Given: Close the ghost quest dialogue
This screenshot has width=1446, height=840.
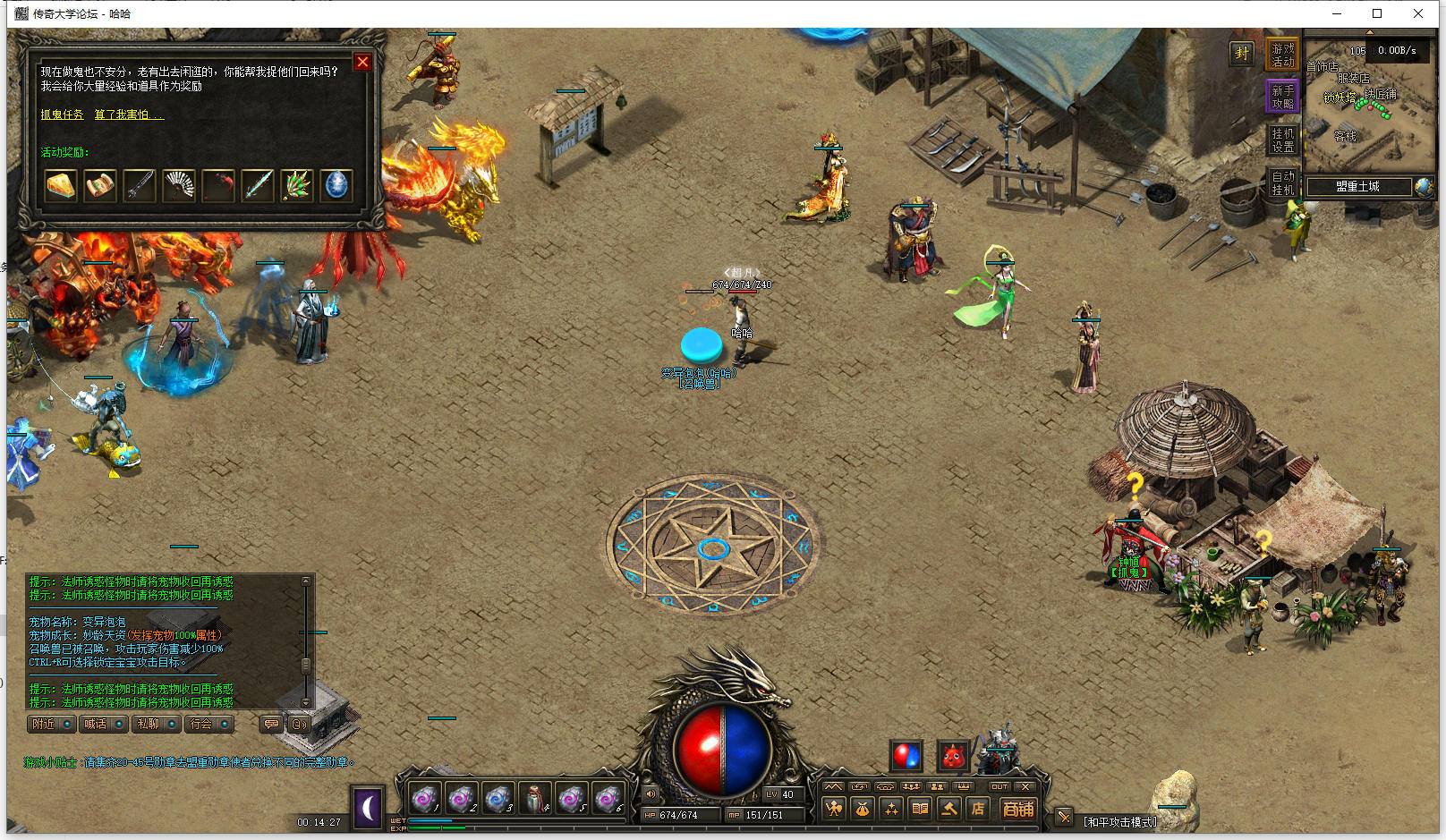Looking at the screenshot, I should pyautogui.click(x=362, y=62).
